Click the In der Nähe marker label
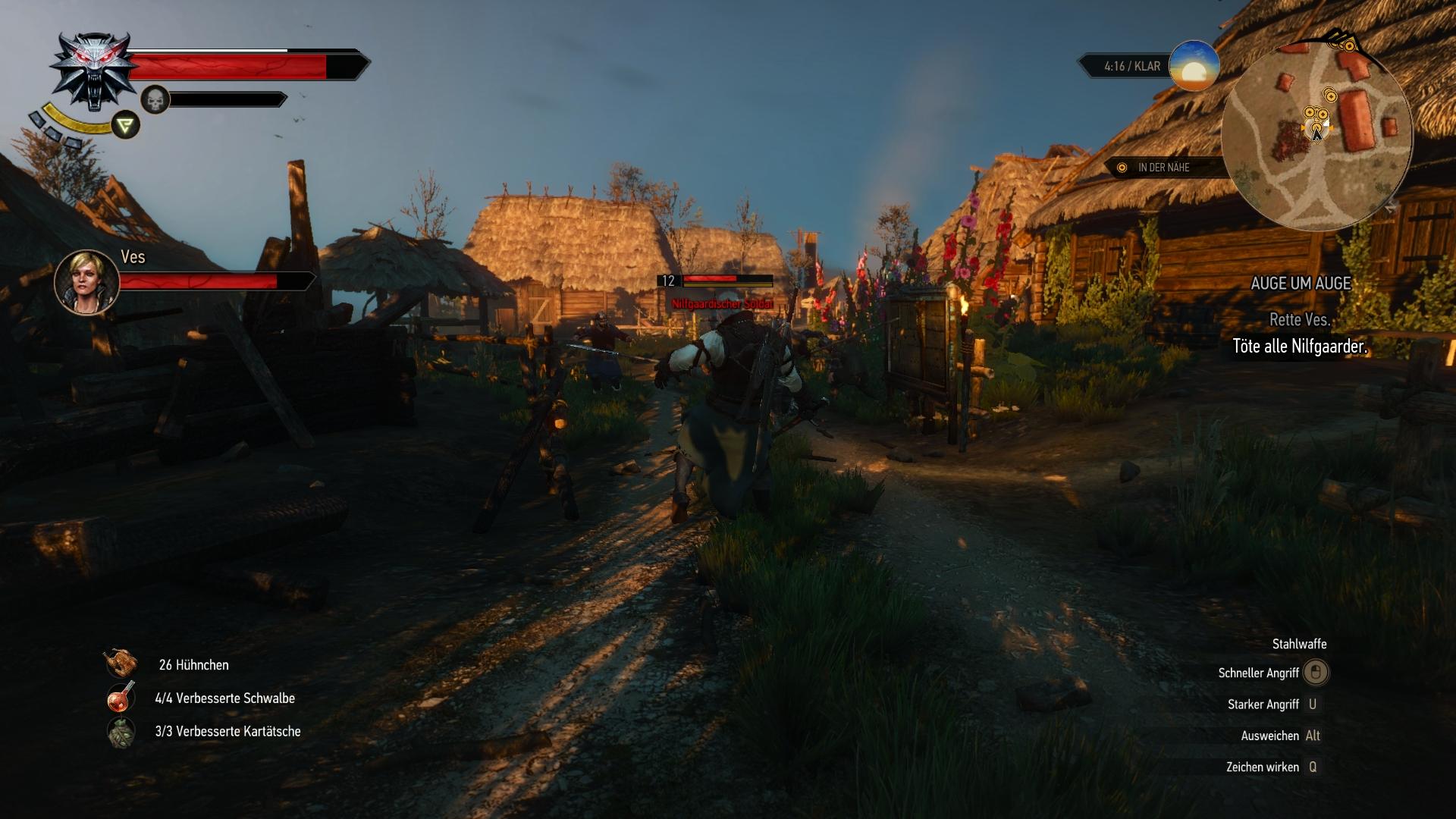This screenshot has height=819, width=1456. (1163, 168)
